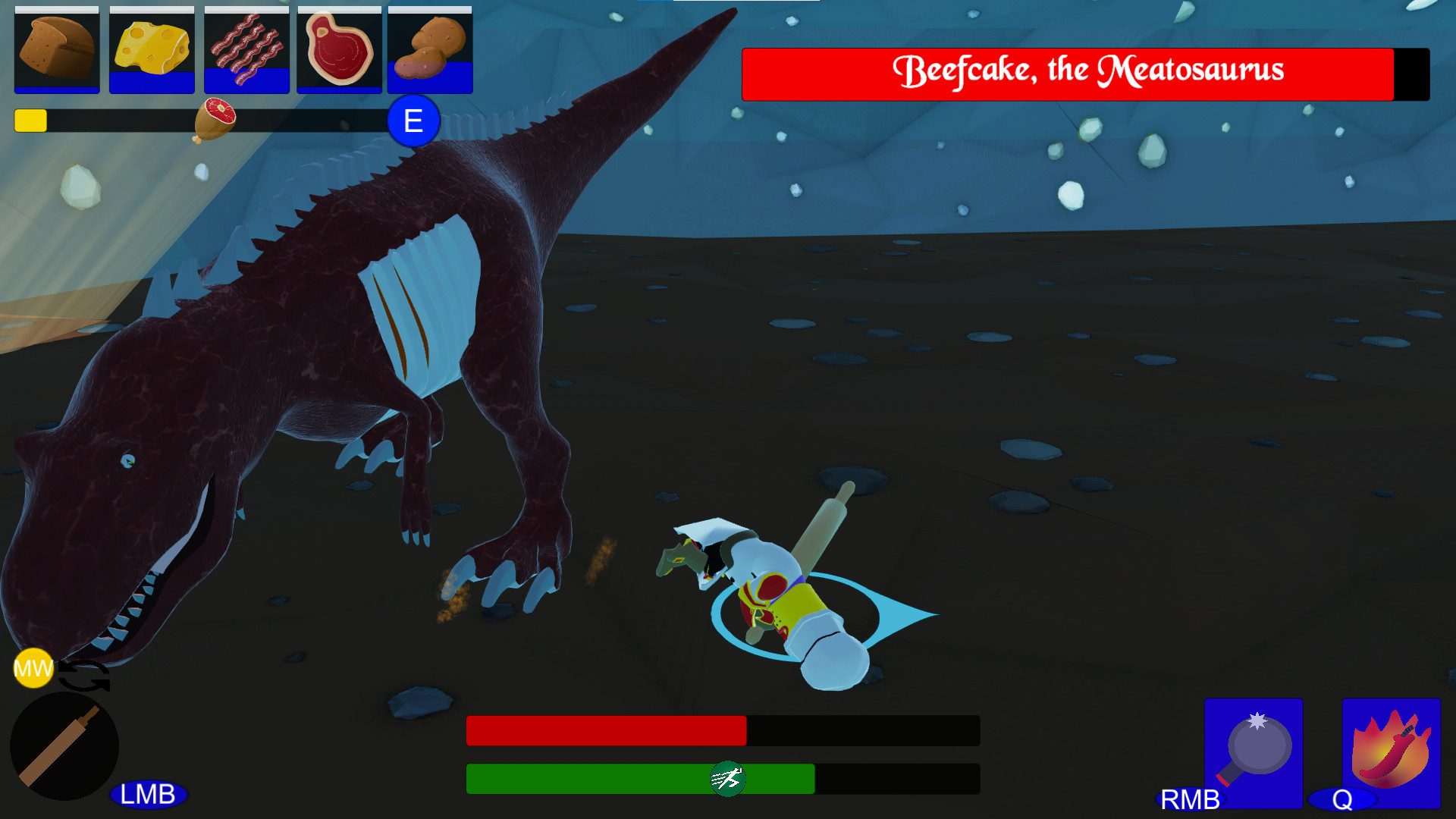
Task: Click the LMB attack label
Action: [149, 795]
